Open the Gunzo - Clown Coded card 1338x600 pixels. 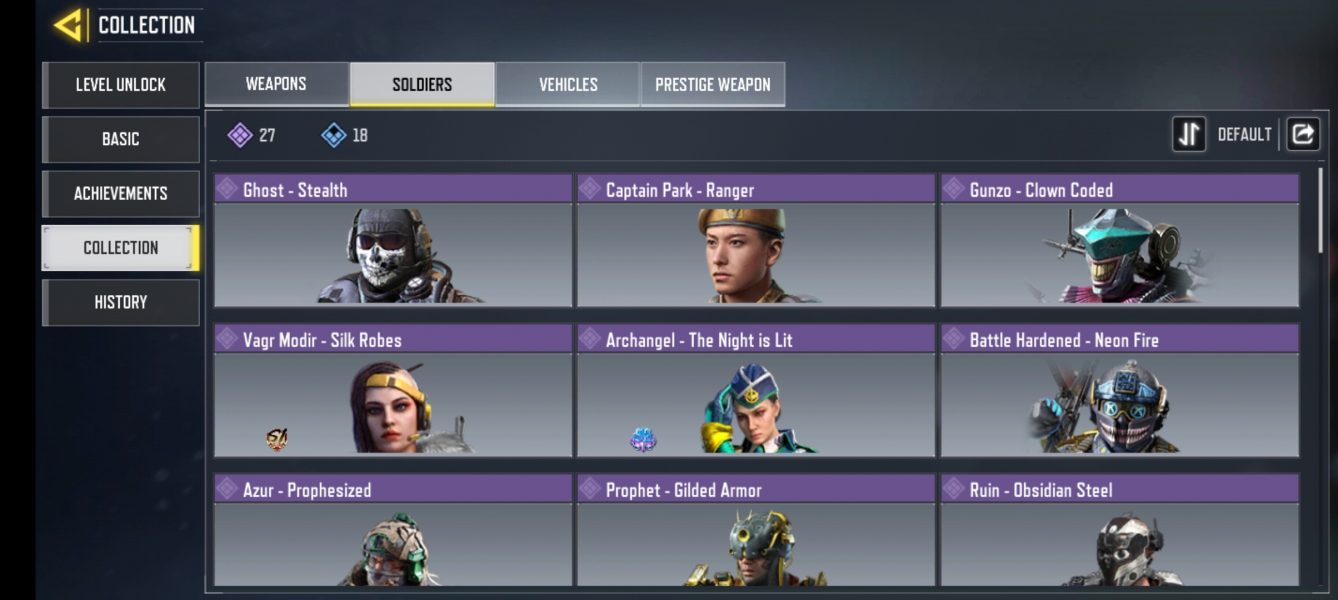click(1119, 241)
